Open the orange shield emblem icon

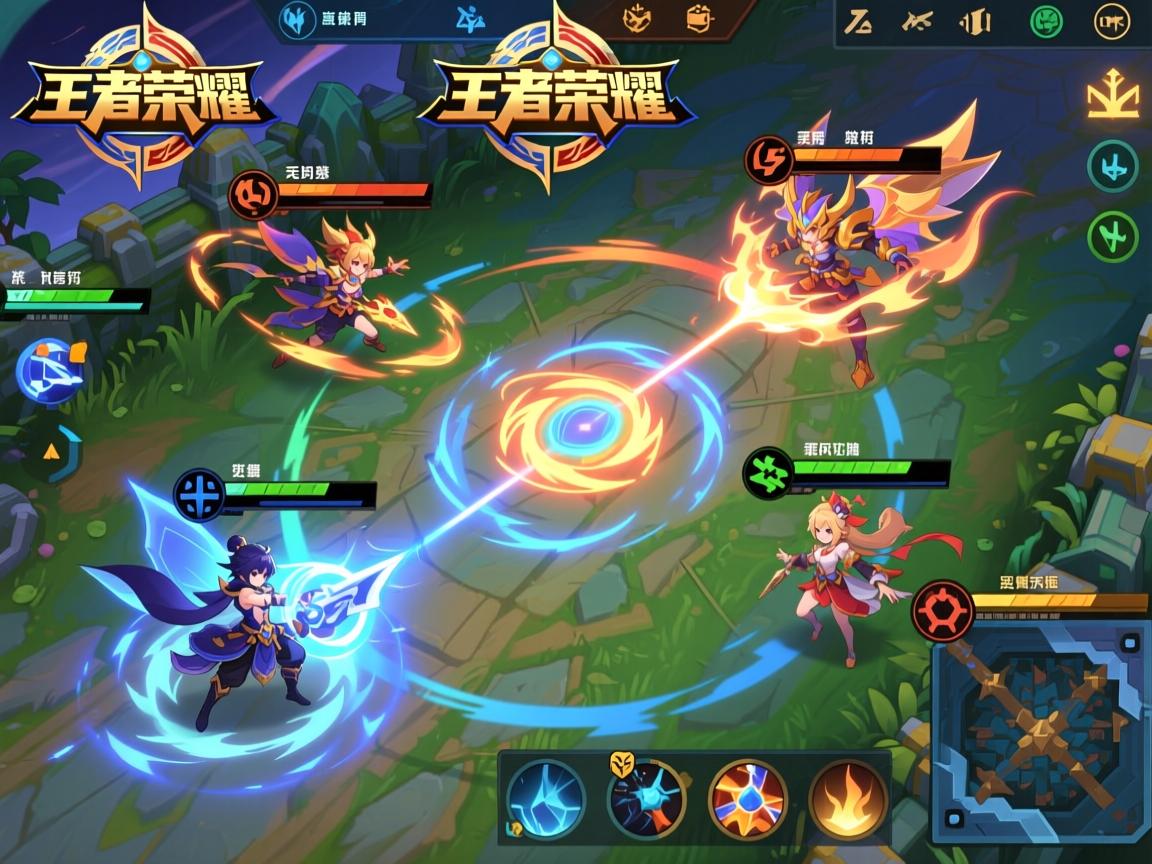(x=636, y=17)
